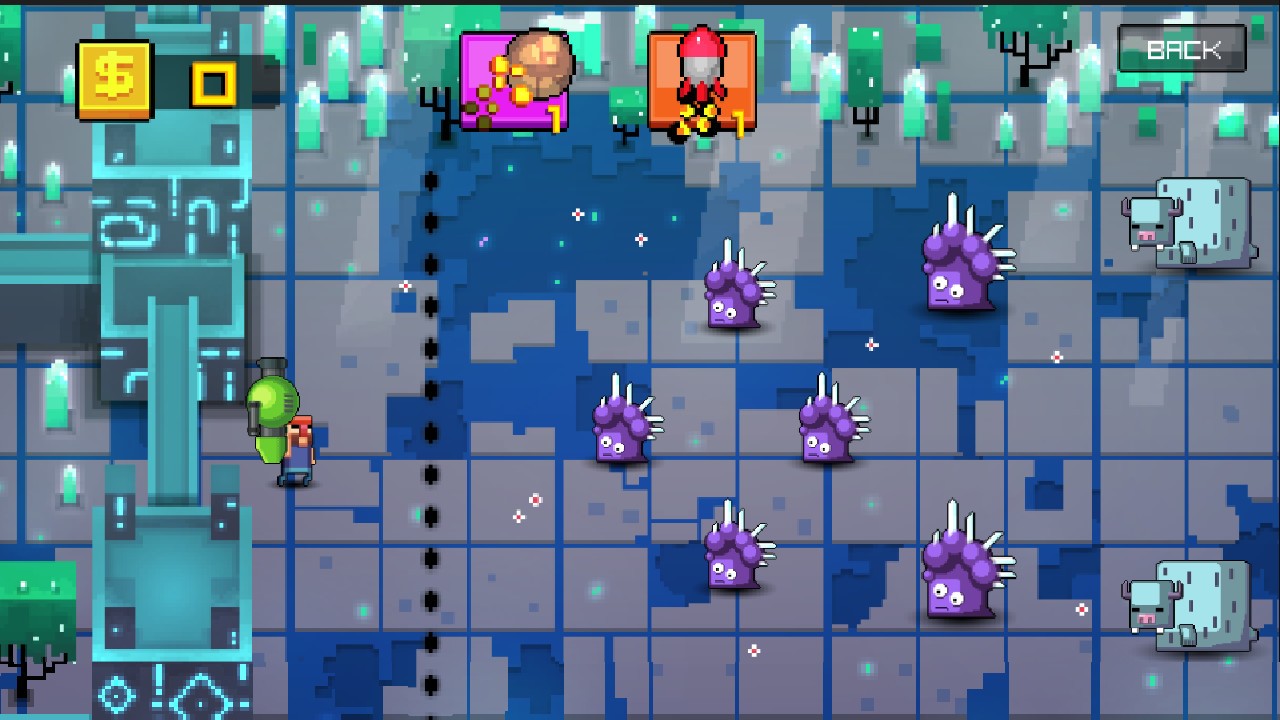Select the pink meteor ability card
The width and height of the screenshot is (1280, 720).
[515, 83]
